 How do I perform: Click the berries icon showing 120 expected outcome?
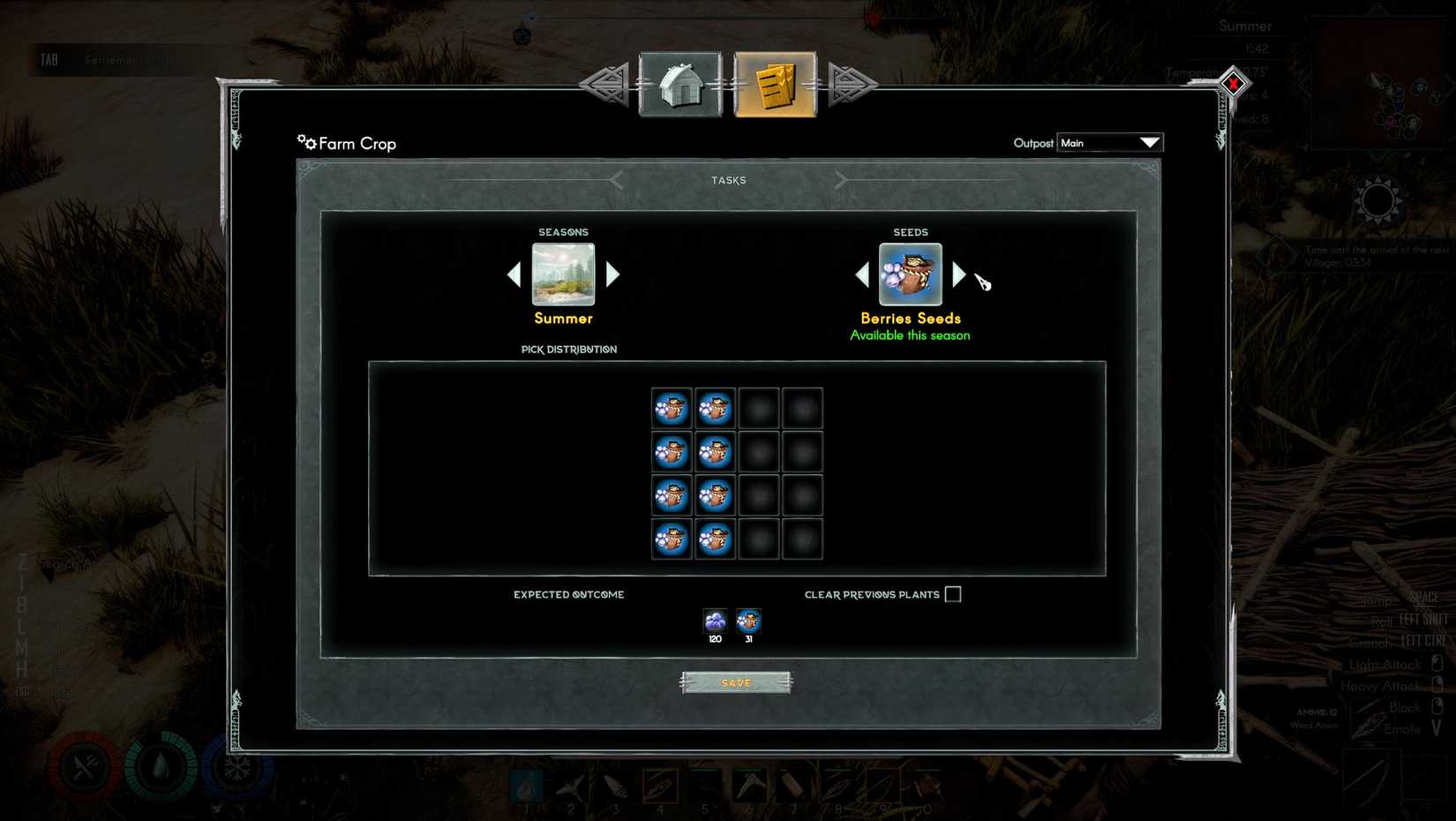pyautogui.click(x=714, y=621)
